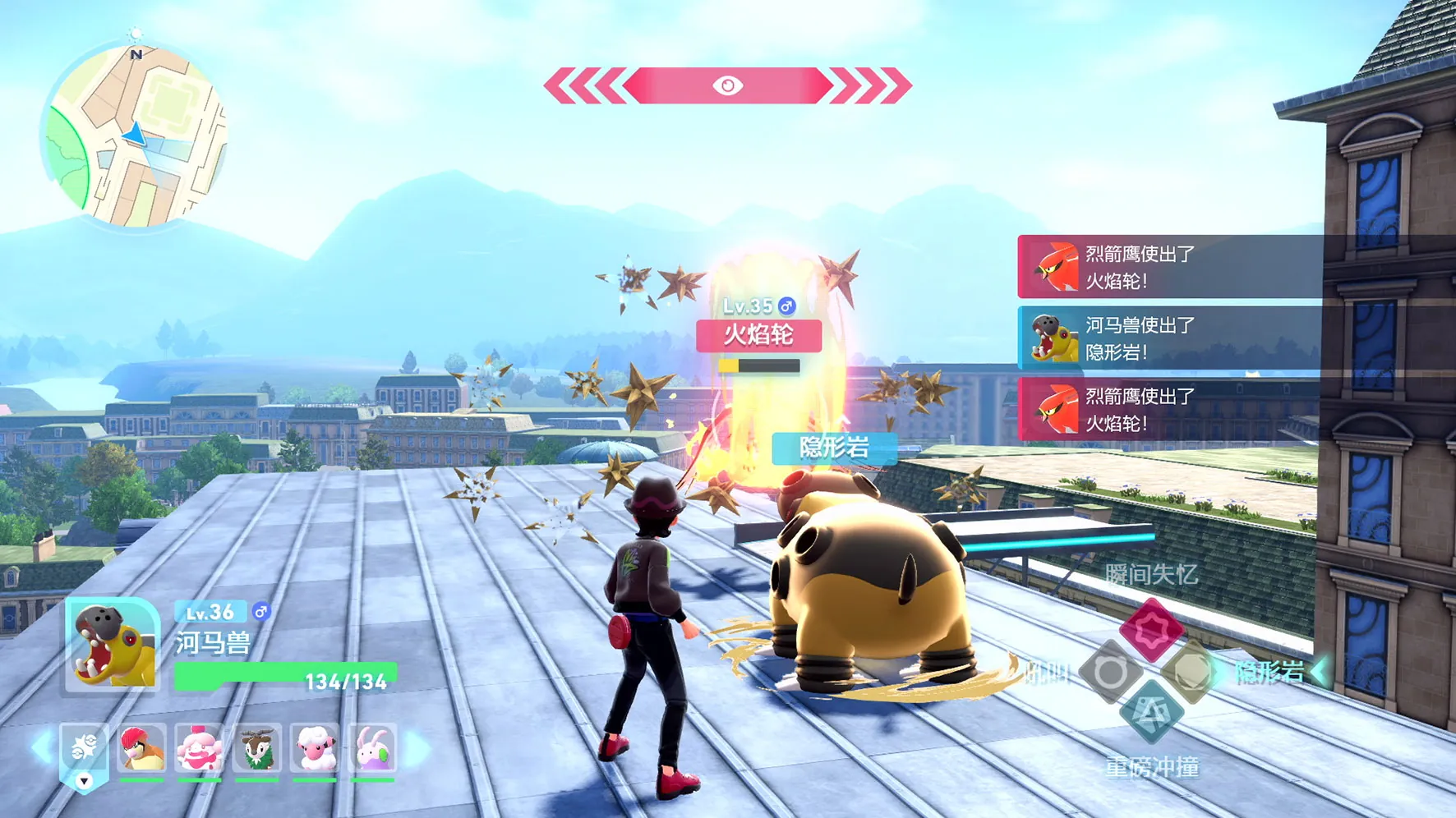The width and height of the screenshot is (1456, 818).
Task: Choose the pink cream Pokémon party slot
Action: [199, 748]
